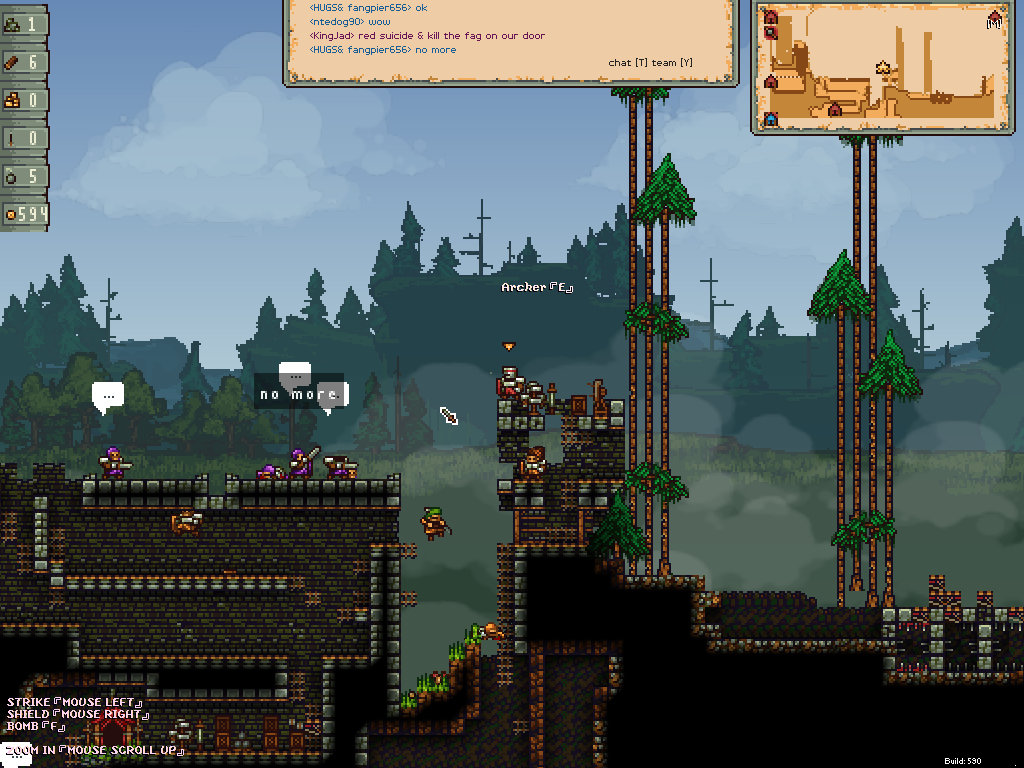This screenshot has height=768, width=1024.
Task: Click the chat log panel
Action: [510, 40]
